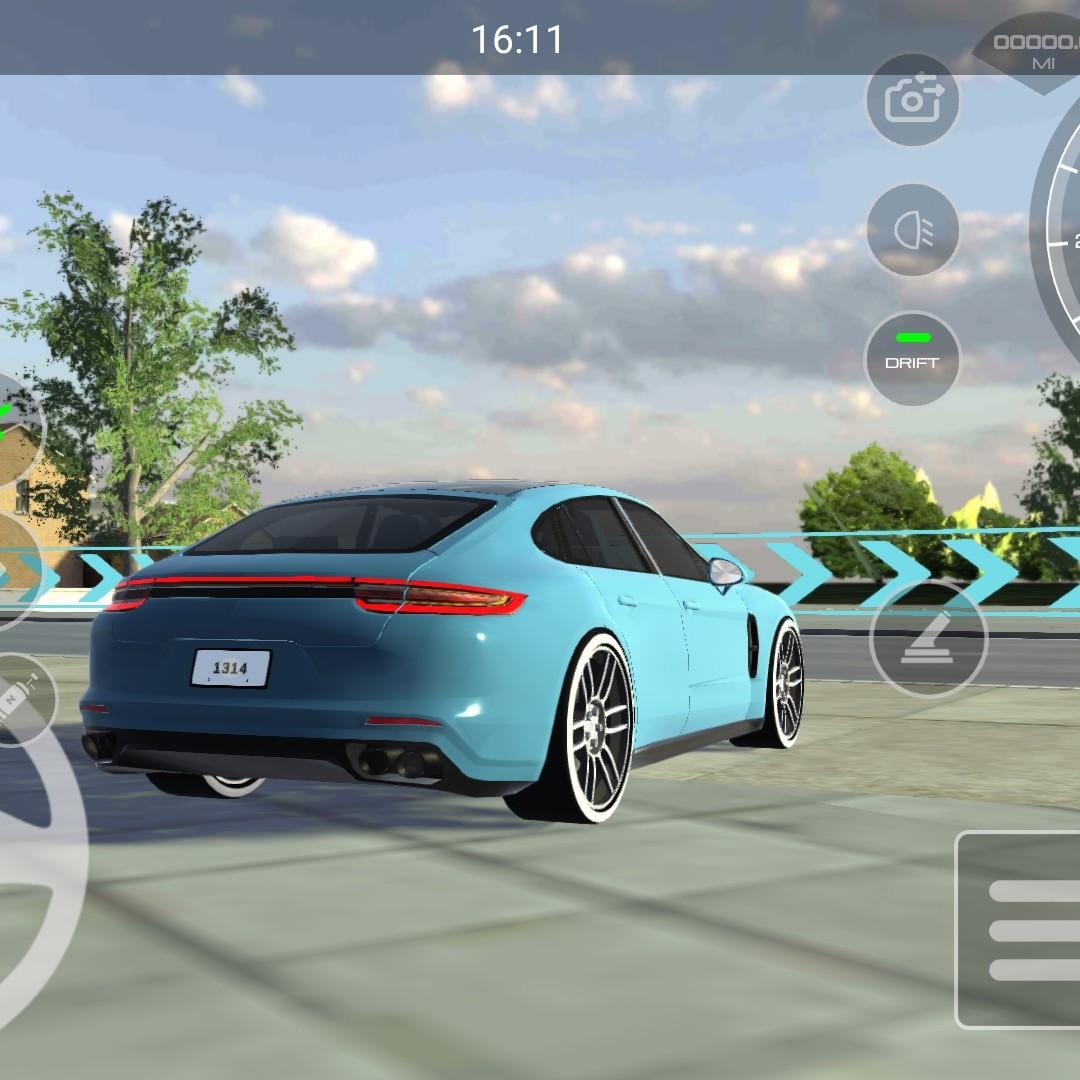This screenshot has height=1080, width=1080.
Task: Toggle the car headlights
Action: (912, 230)
